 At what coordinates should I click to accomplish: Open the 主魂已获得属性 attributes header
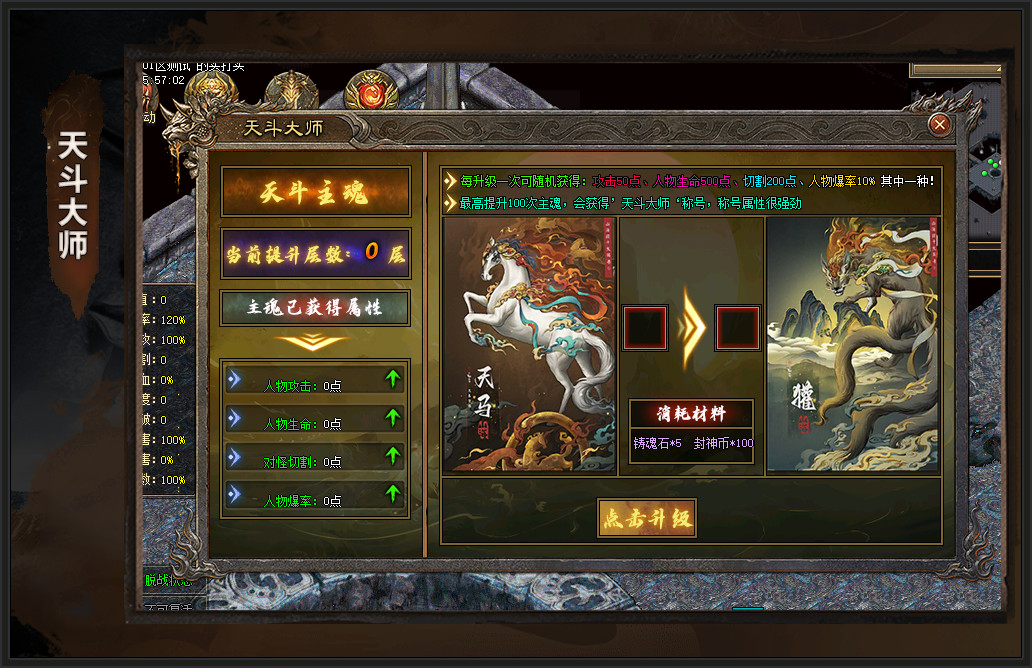(x=315, y=308)
